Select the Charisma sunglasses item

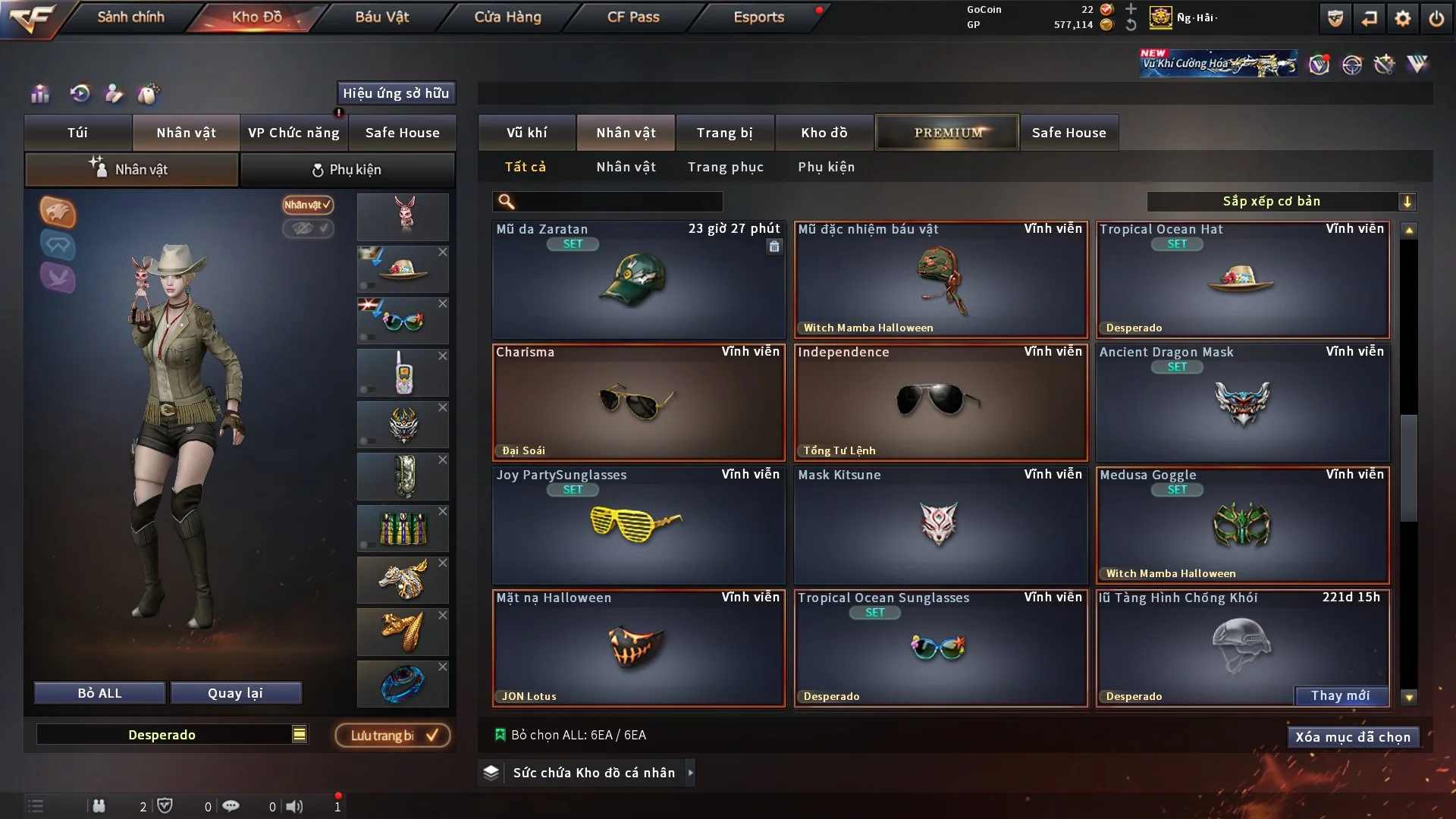click(x=638, y=403)
